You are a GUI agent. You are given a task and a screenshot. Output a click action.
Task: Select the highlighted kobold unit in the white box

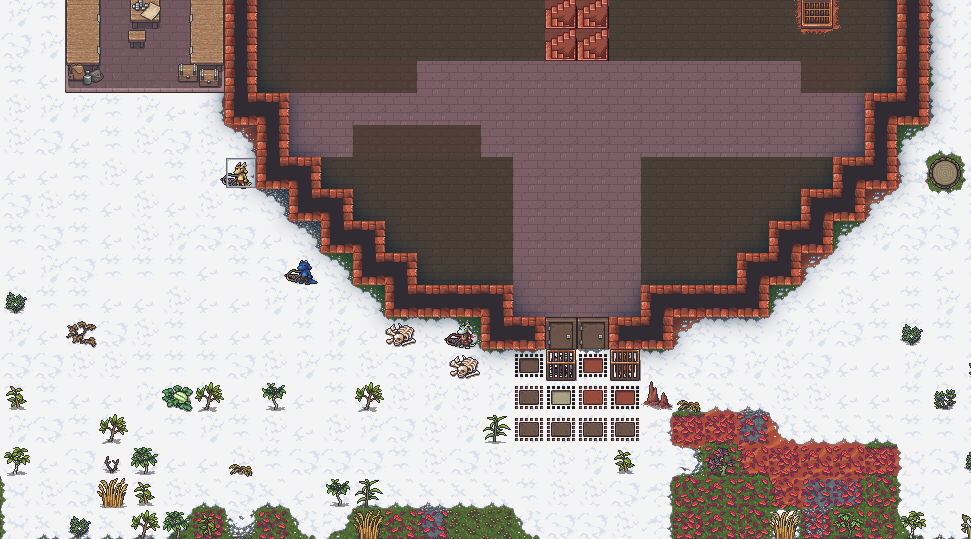click(240, 173)
